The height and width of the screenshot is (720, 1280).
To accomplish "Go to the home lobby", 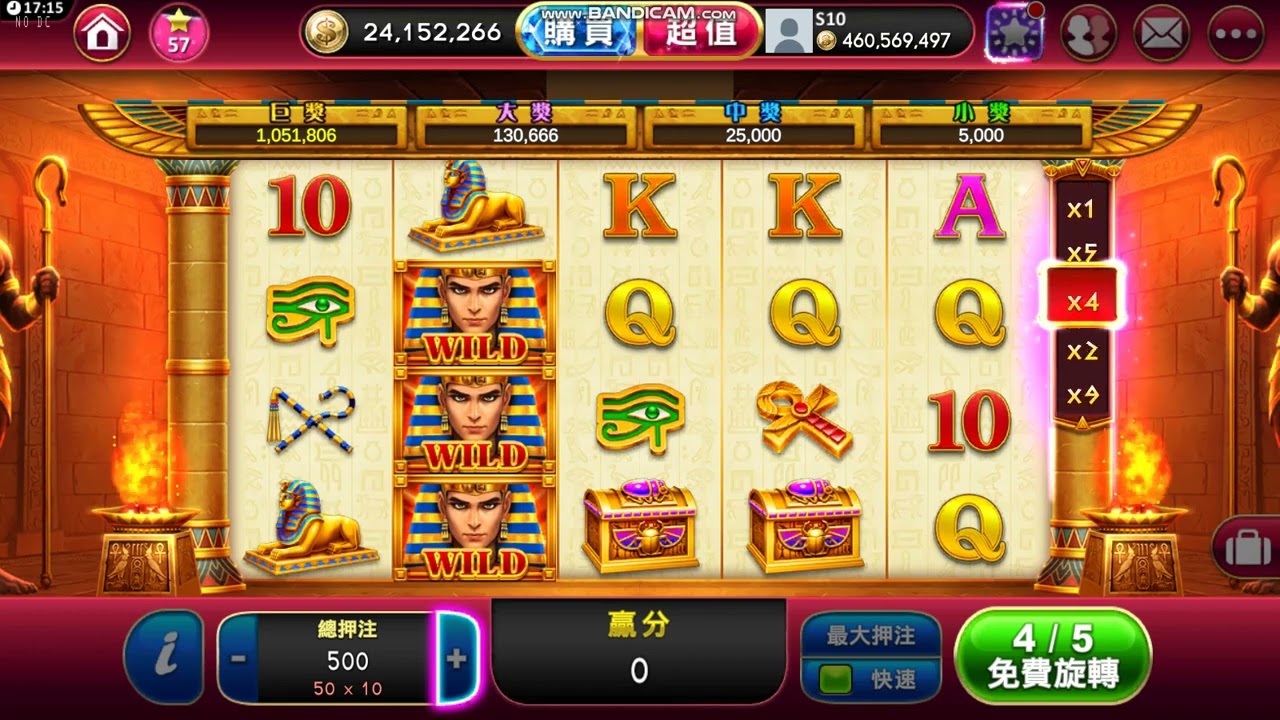I will (x=102, y=33).
